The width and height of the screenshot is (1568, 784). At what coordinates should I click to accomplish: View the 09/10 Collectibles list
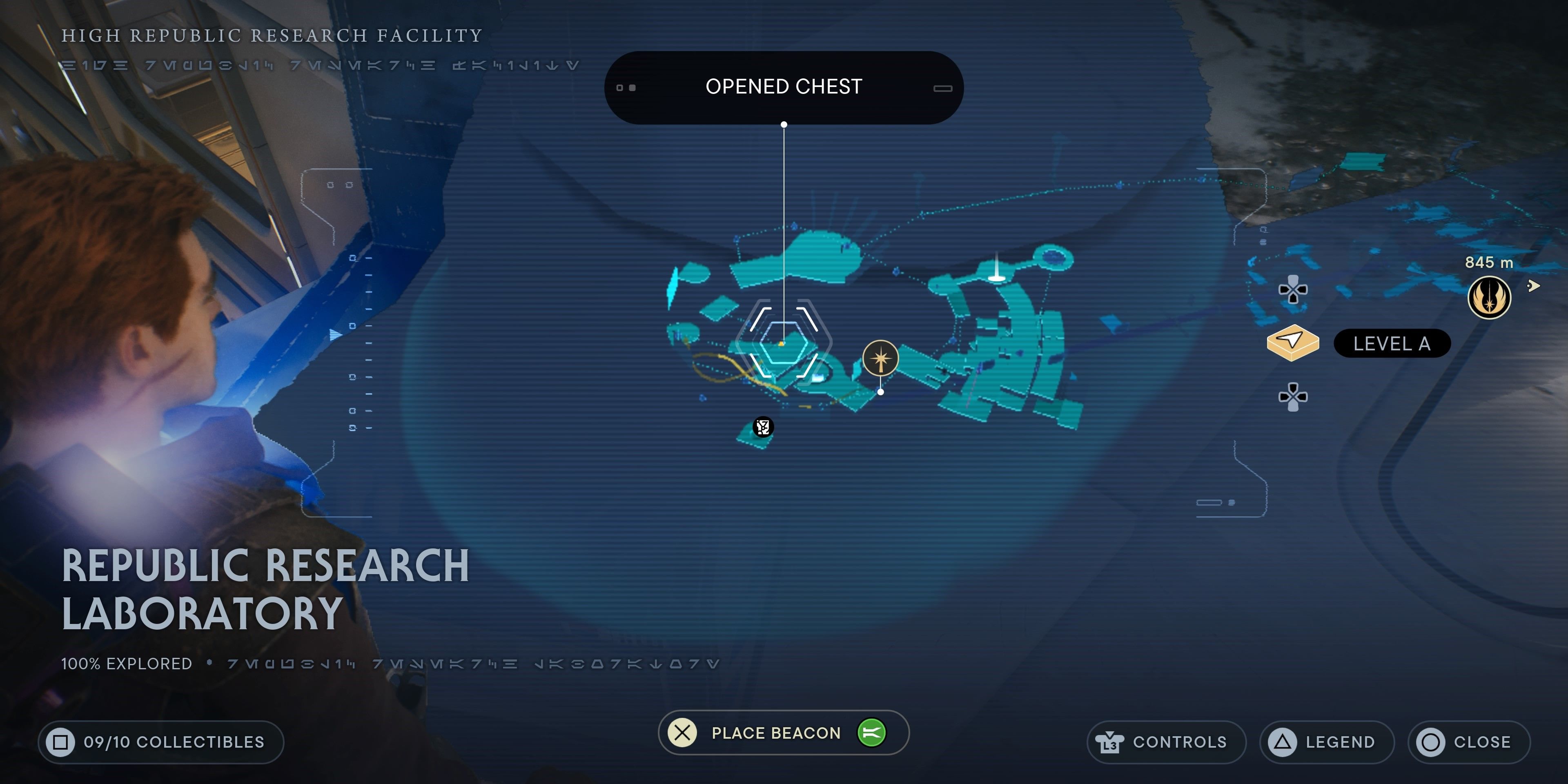point(161,742)
